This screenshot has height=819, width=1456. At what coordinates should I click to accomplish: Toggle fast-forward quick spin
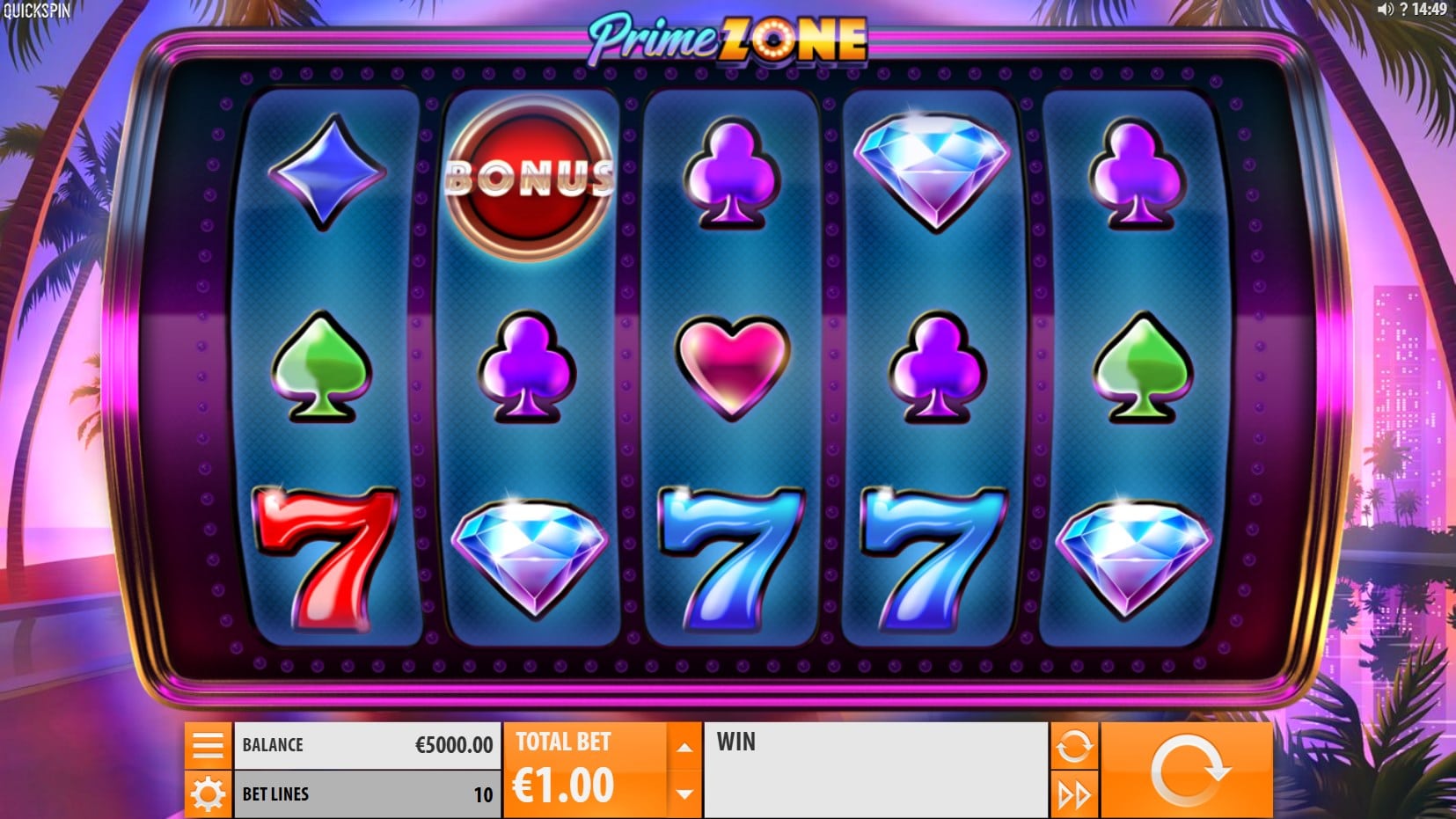[1073, 795]
